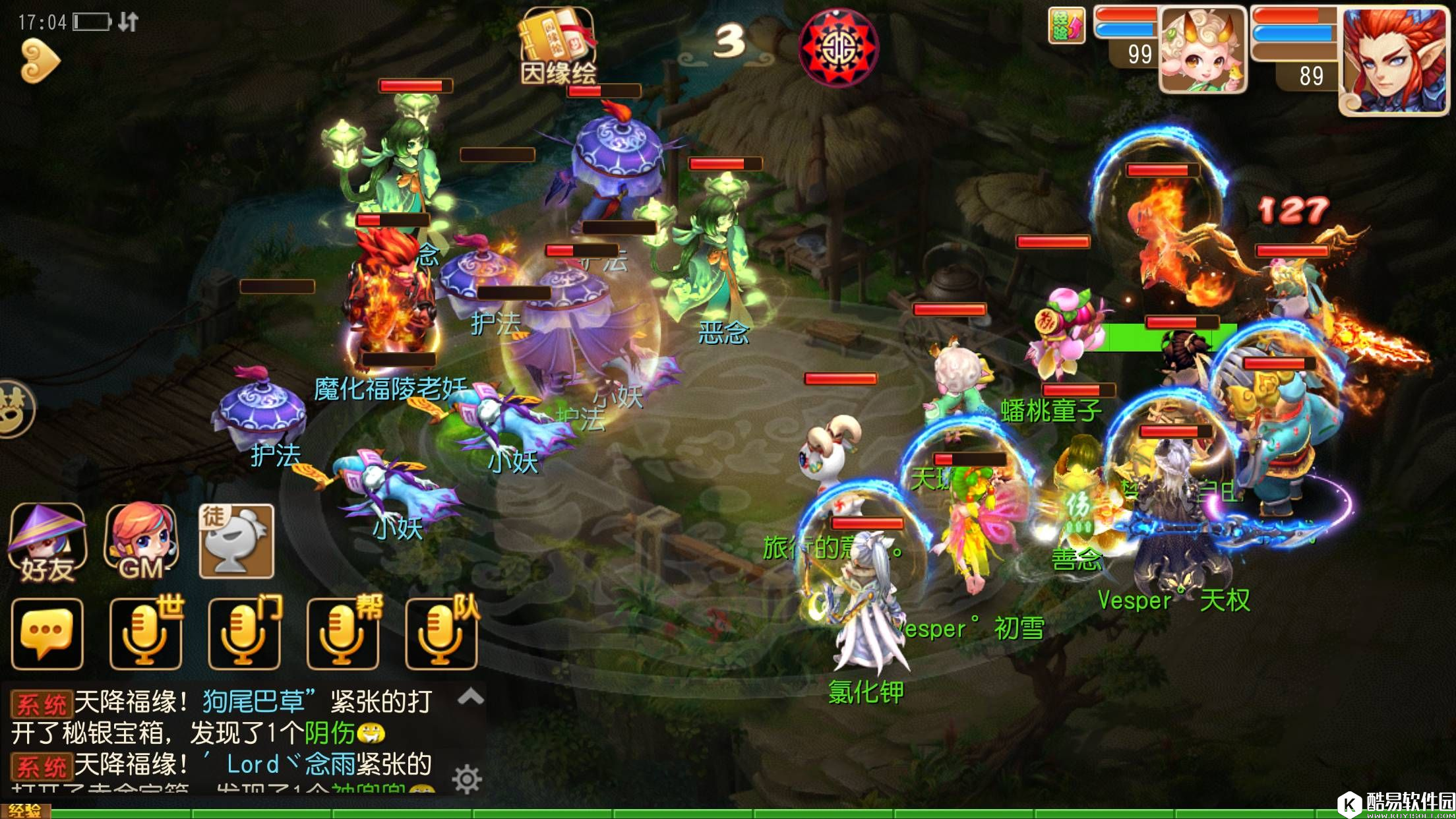Viewport: 1456px width, 819px height.
Task: Activate the 帮 guild voice channel microphone
Action: tap(343, 634)
